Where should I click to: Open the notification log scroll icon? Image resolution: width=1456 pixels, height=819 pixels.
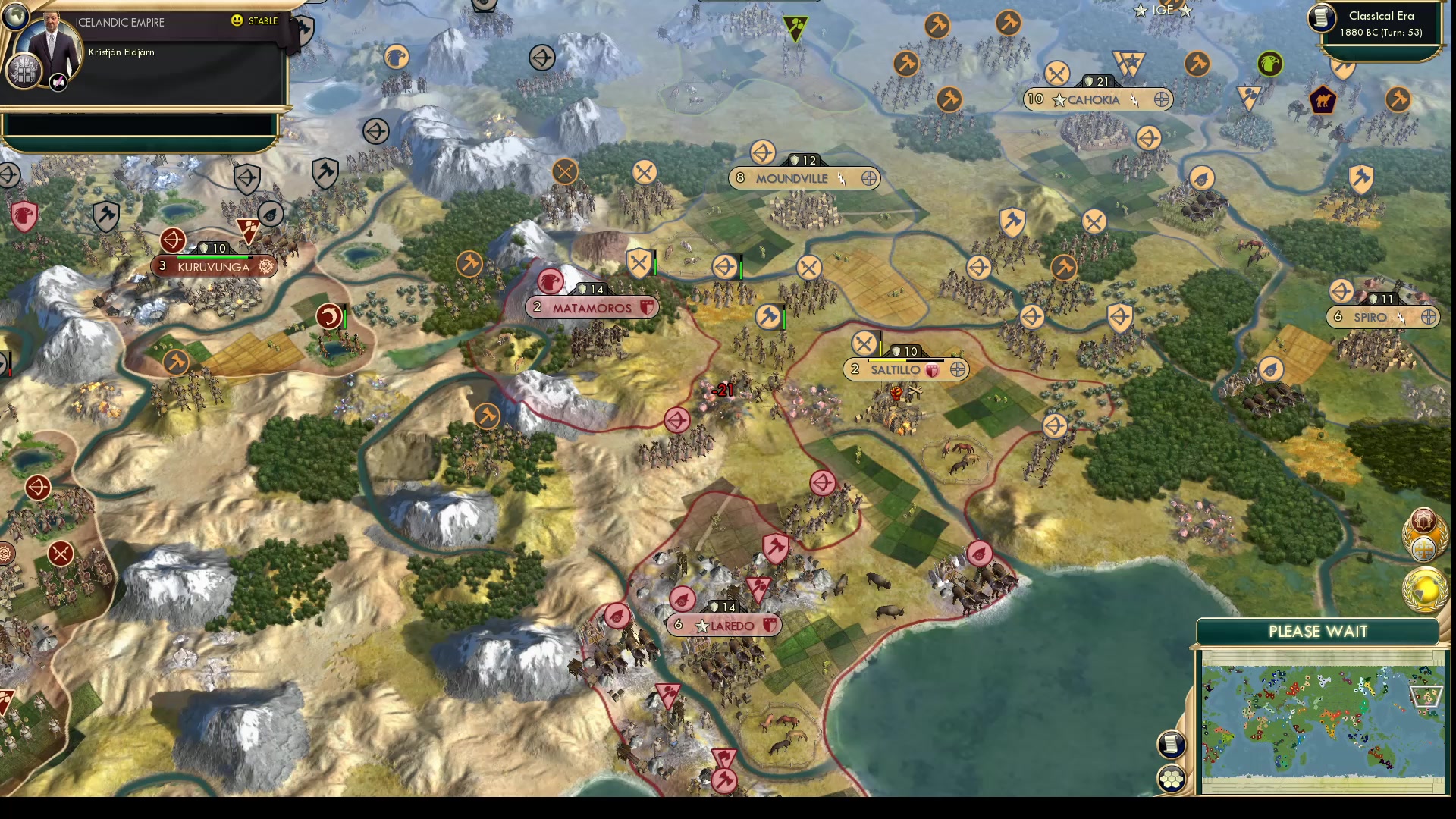click(1172, 744)
